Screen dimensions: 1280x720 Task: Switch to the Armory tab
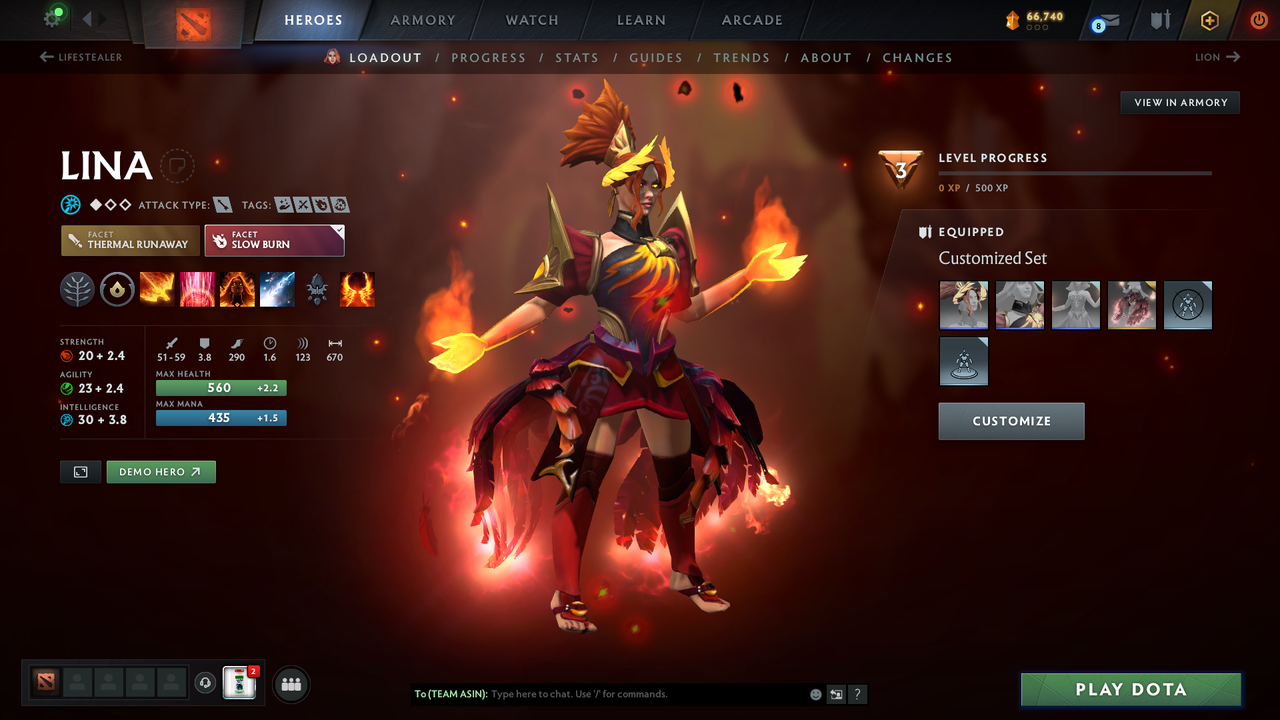pyautogui.click(x=423, y=20)
